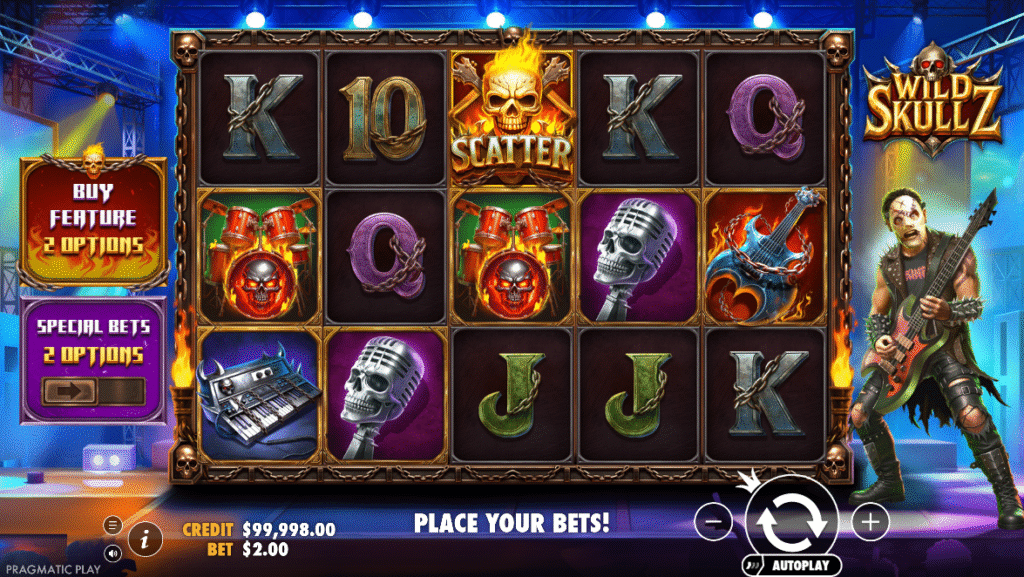Image resolution: width=1024 pixels, height=577 pixels.
Task: Toggle the Special Bets arrow switch
Action: pos(92,391)
